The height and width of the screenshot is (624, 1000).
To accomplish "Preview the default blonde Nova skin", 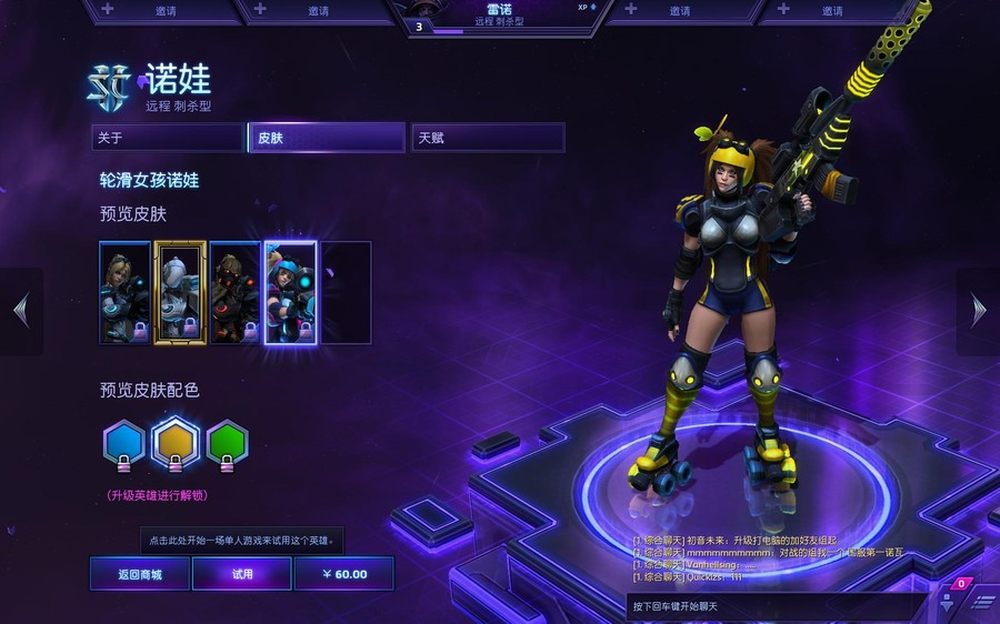I will pyautogui.click(x=125, y=293).
